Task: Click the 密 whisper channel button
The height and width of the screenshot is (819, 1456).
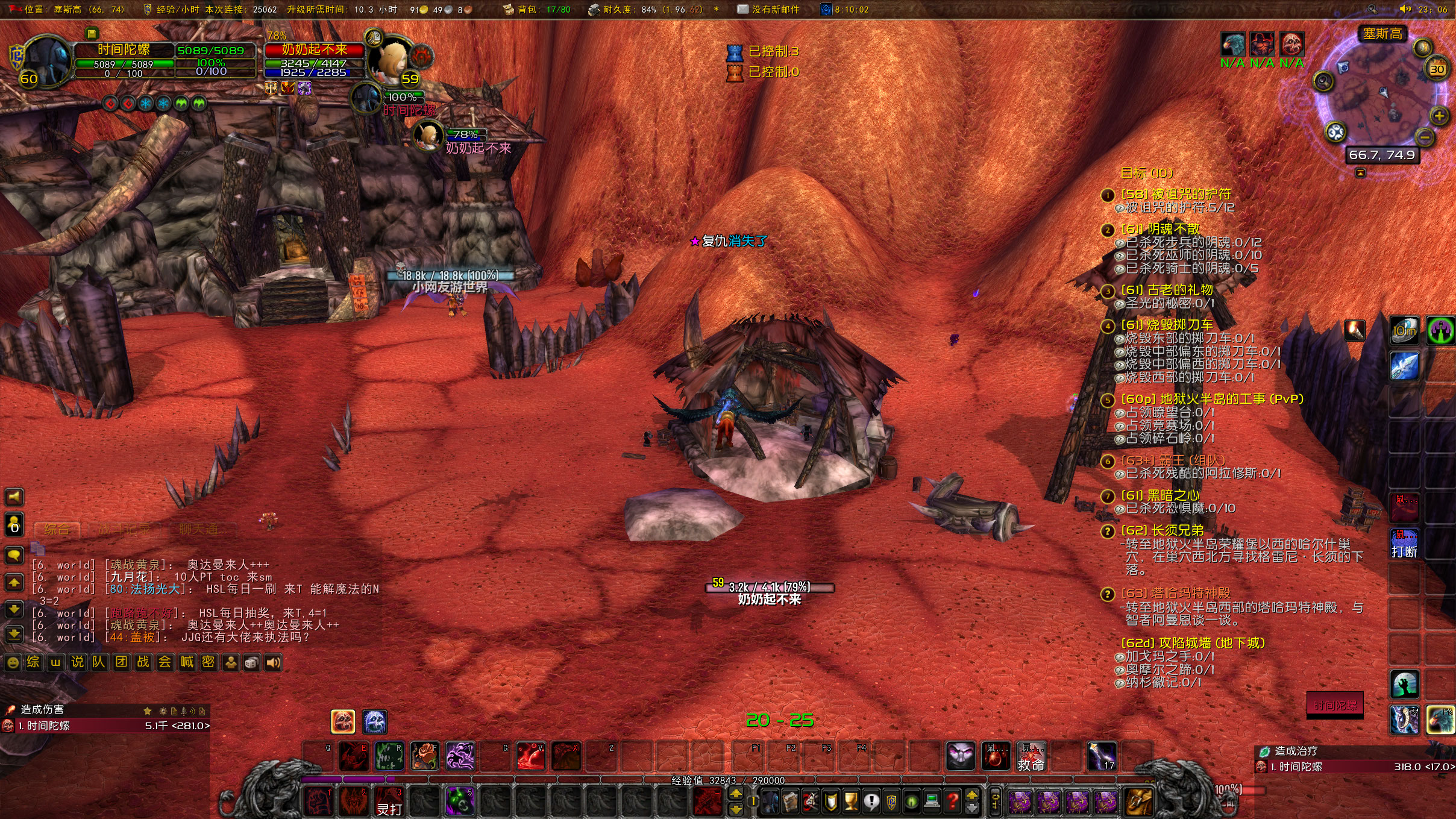Action: point(210,662)
